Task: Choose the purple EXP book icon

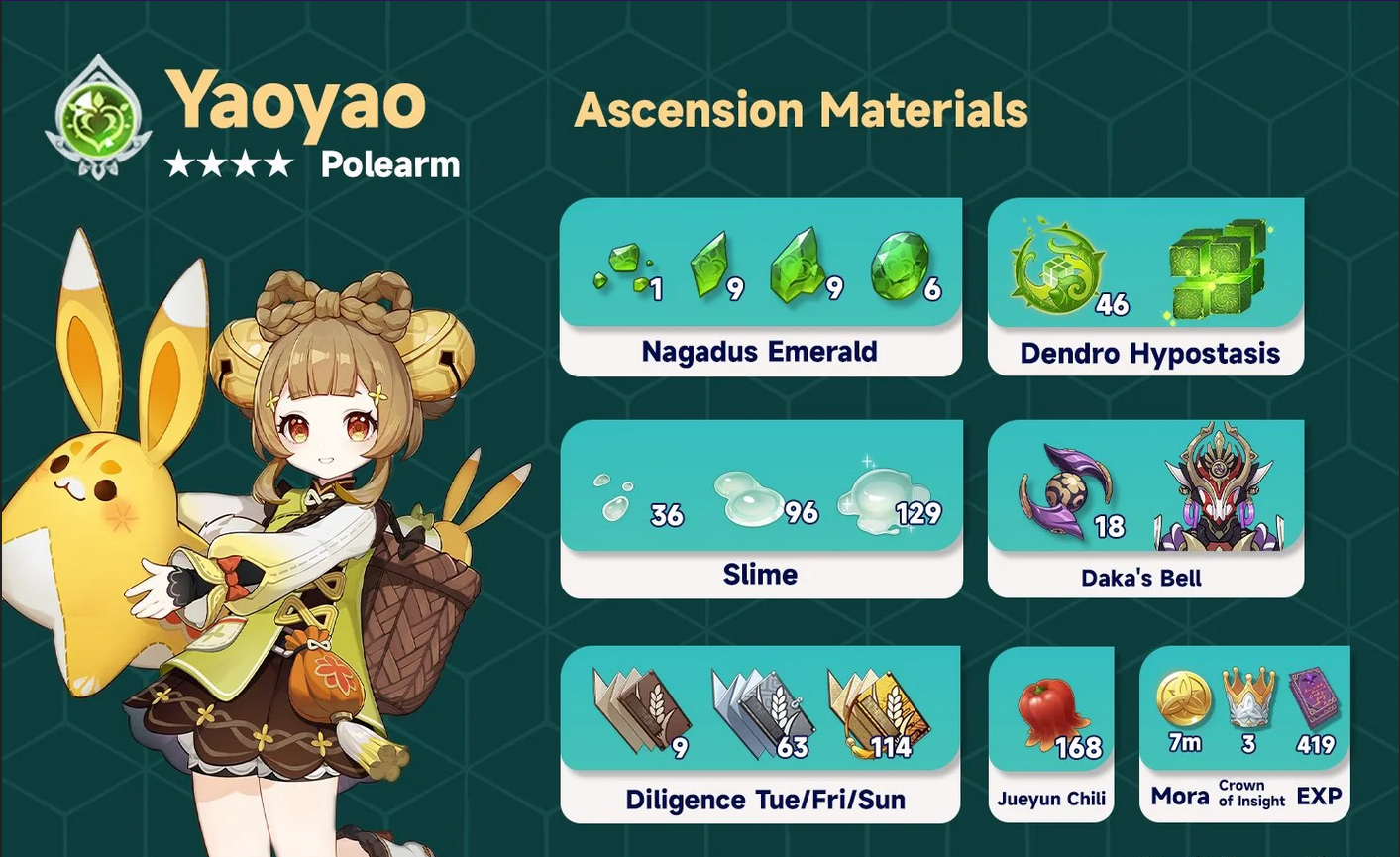Action: [x=1314, y=698]
